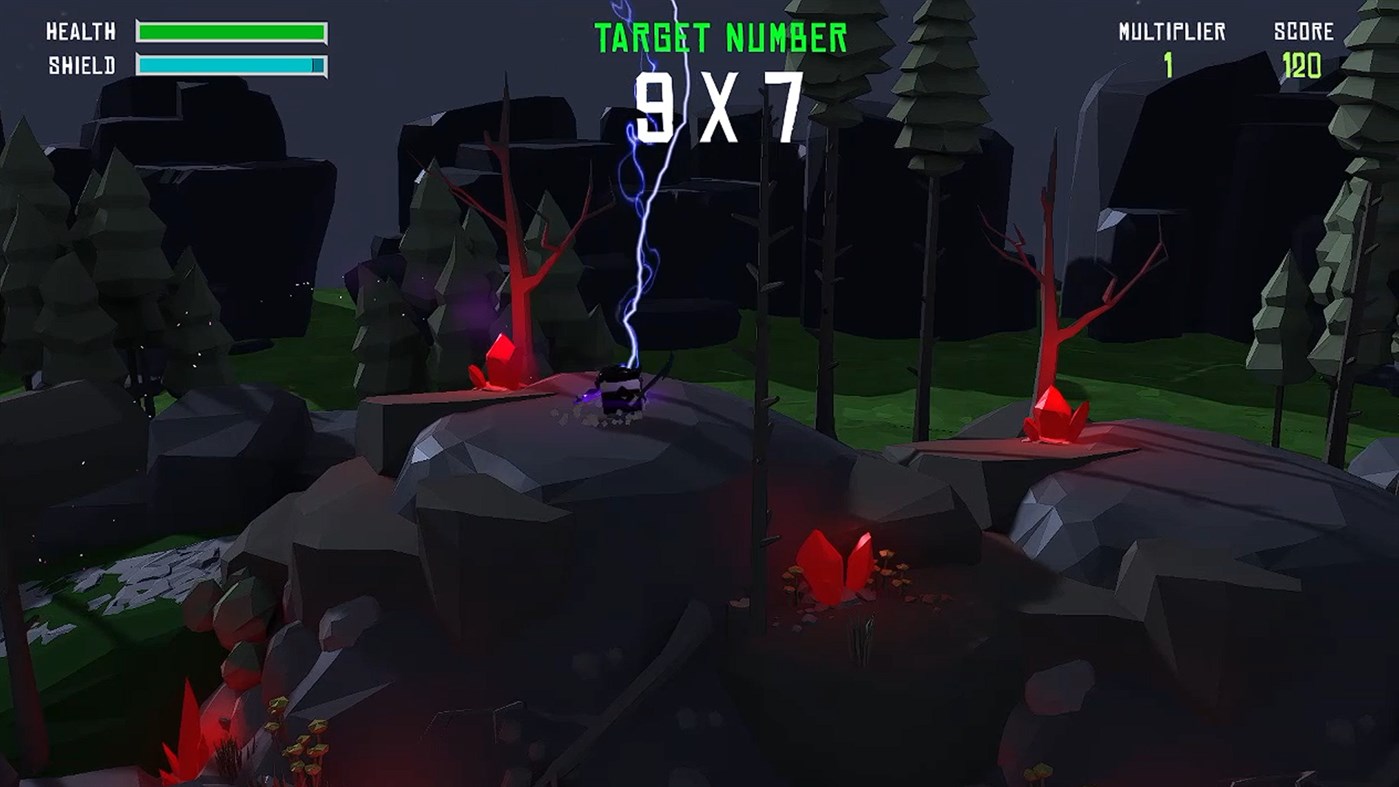Click the player character struck by lightning

point(620,392)
